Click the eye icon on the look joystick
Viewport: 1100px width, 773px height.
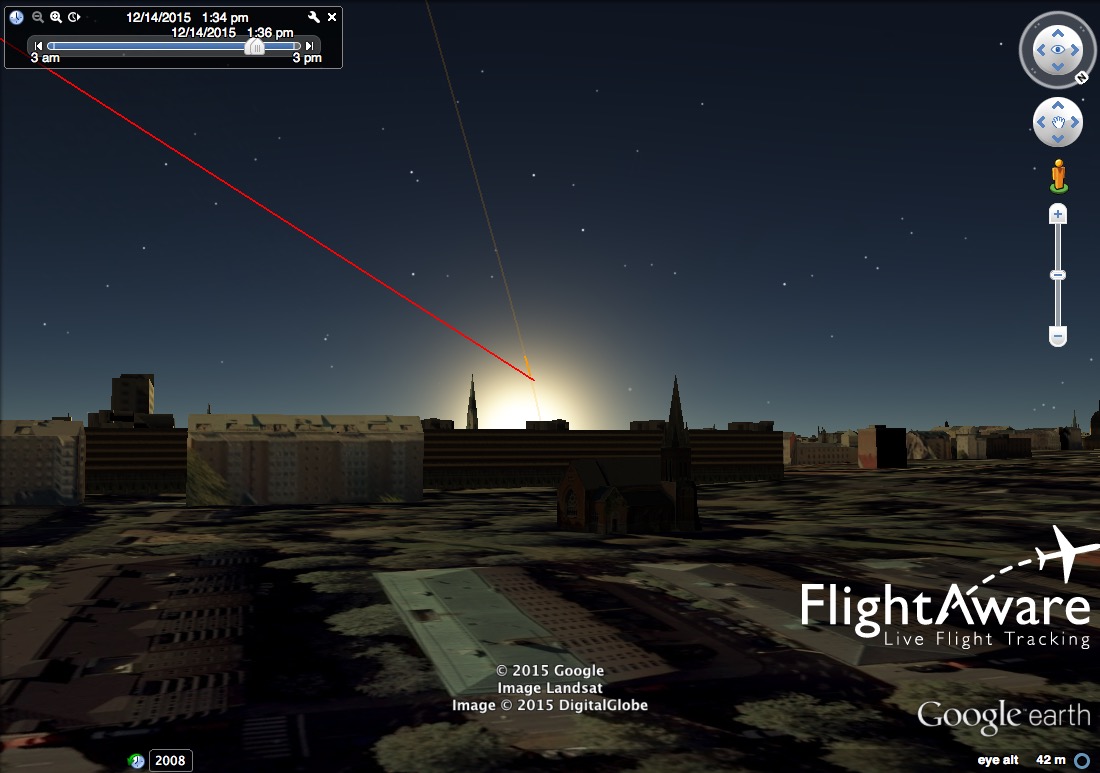[x=1057, y=49]
